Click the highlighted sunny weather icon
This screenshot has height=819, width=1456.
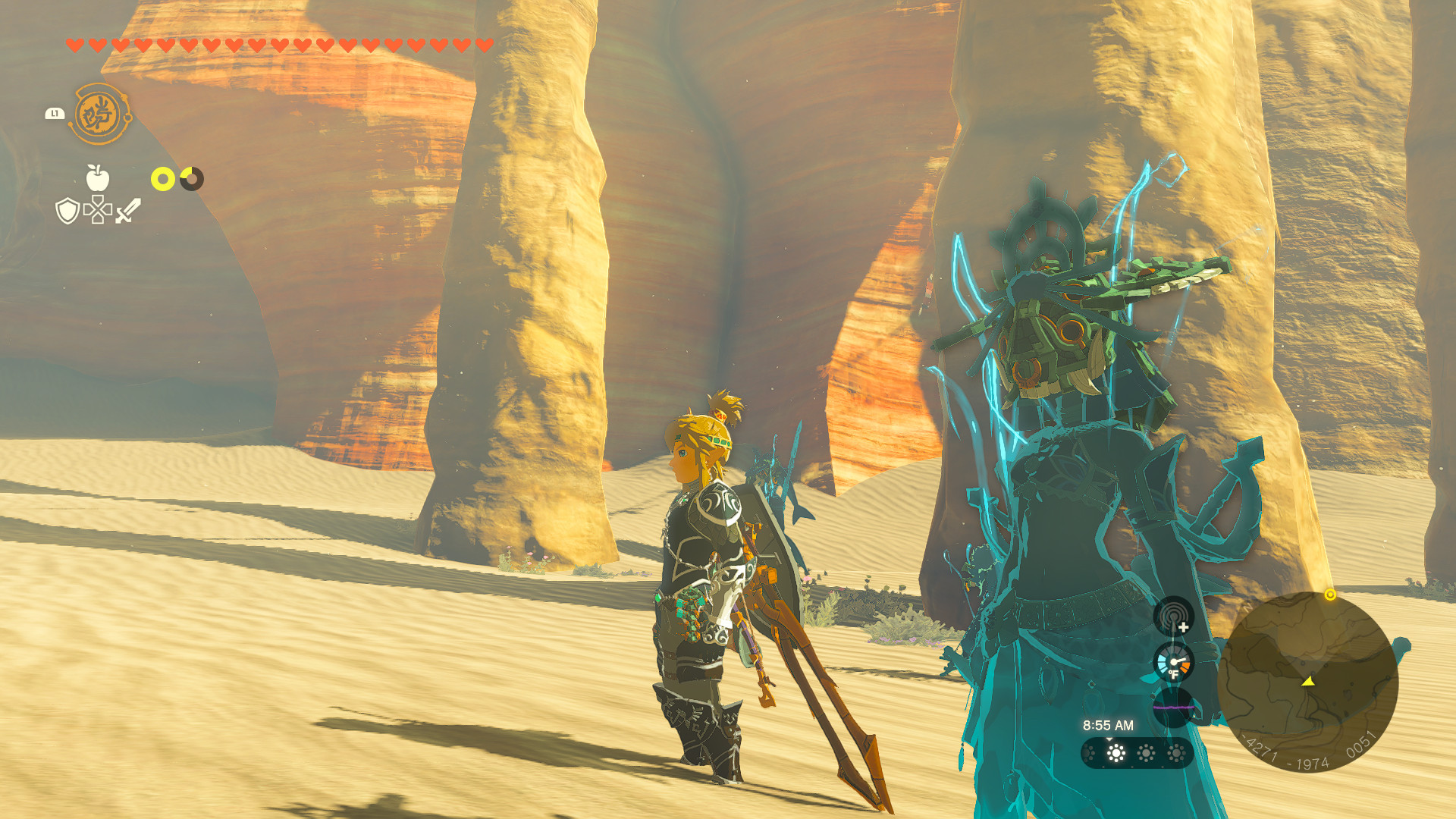coord(1115,753)
